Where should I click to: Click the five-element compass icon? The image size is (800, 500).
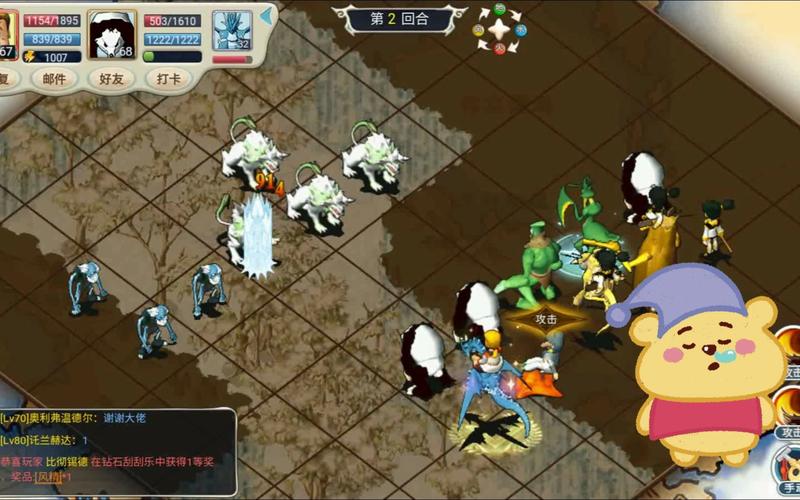499,29
